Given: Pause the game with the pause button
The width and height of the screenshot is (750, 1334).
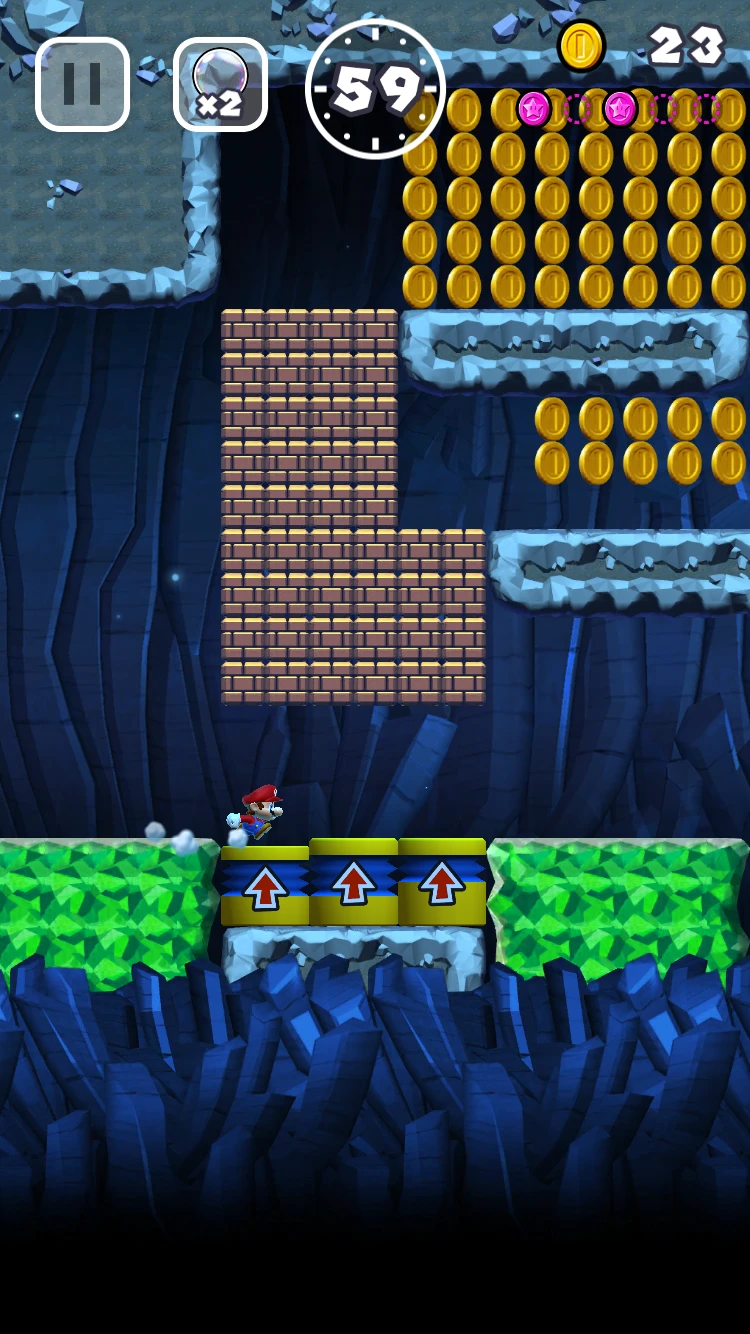Looking at the screenshot, I should (82, 84).
